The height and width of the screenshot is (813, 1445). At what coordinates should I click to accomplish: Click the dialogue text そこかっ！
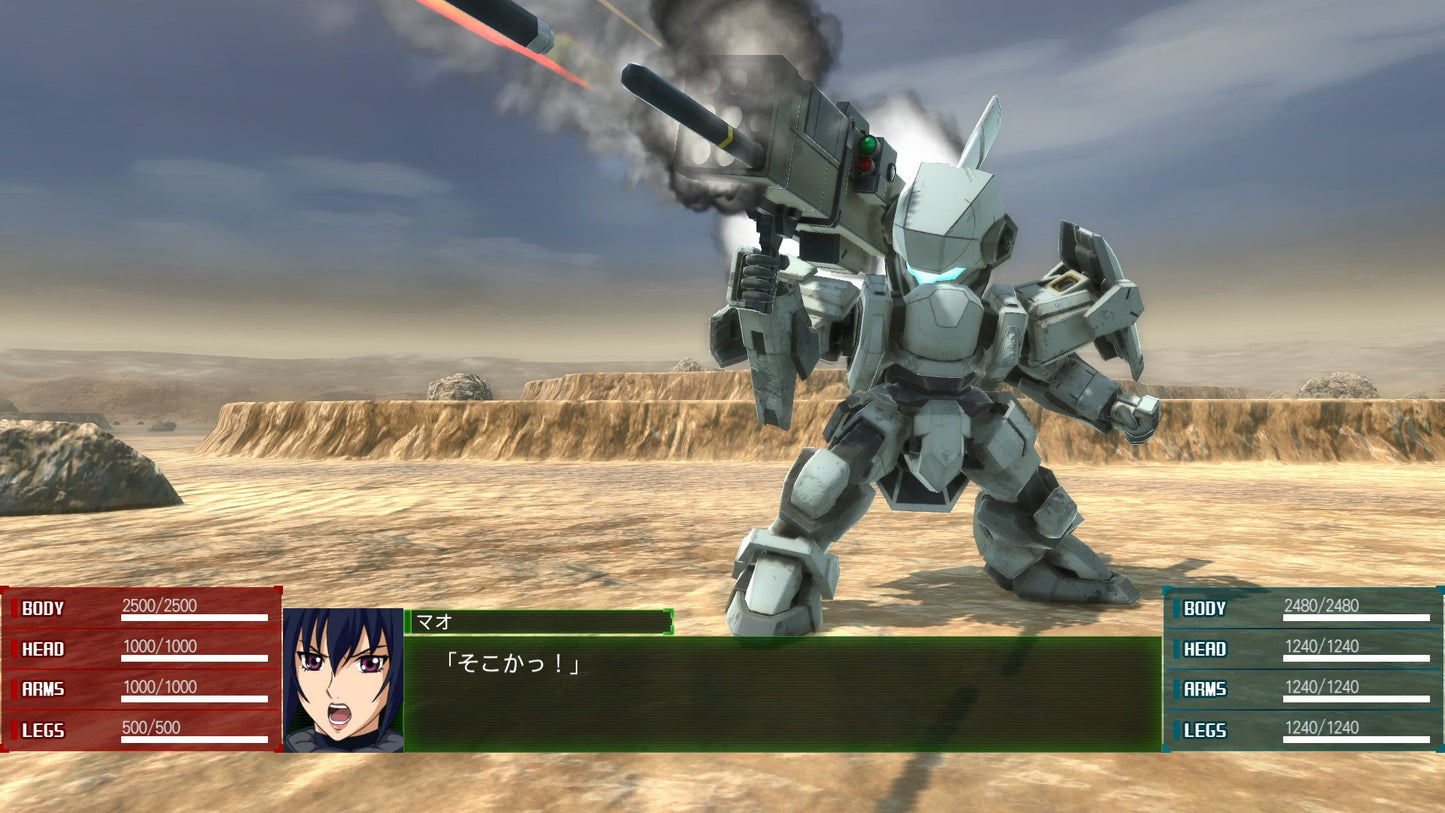pyautogui.click(x=515, y=662)
